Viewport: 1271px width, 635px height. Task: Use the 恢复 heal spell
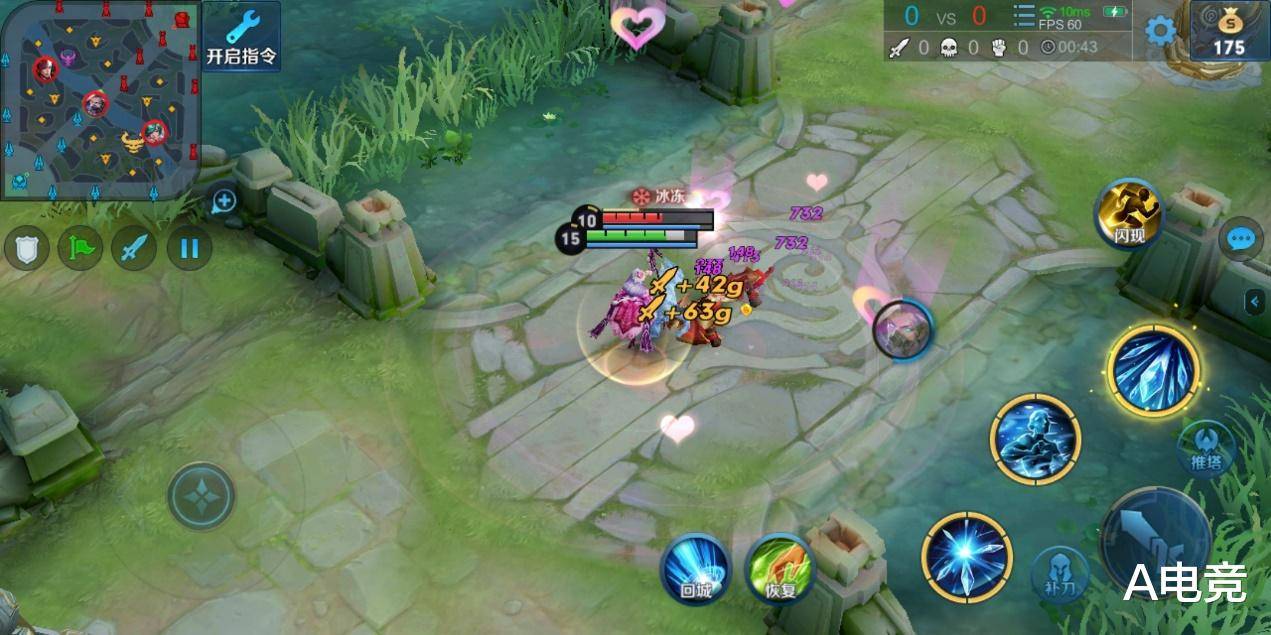780,569
